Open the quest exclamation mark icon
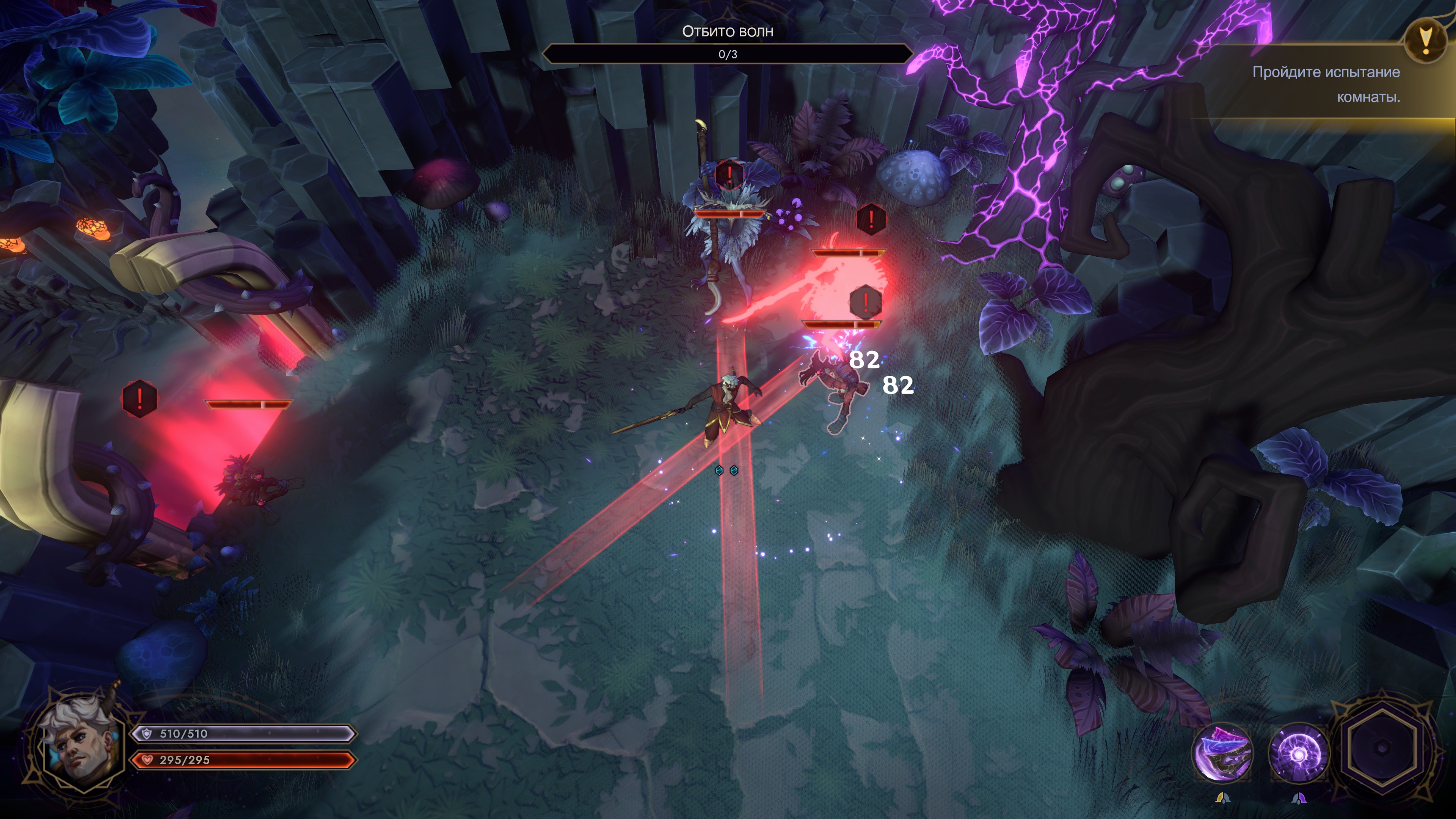 [x=1426, y=39]
